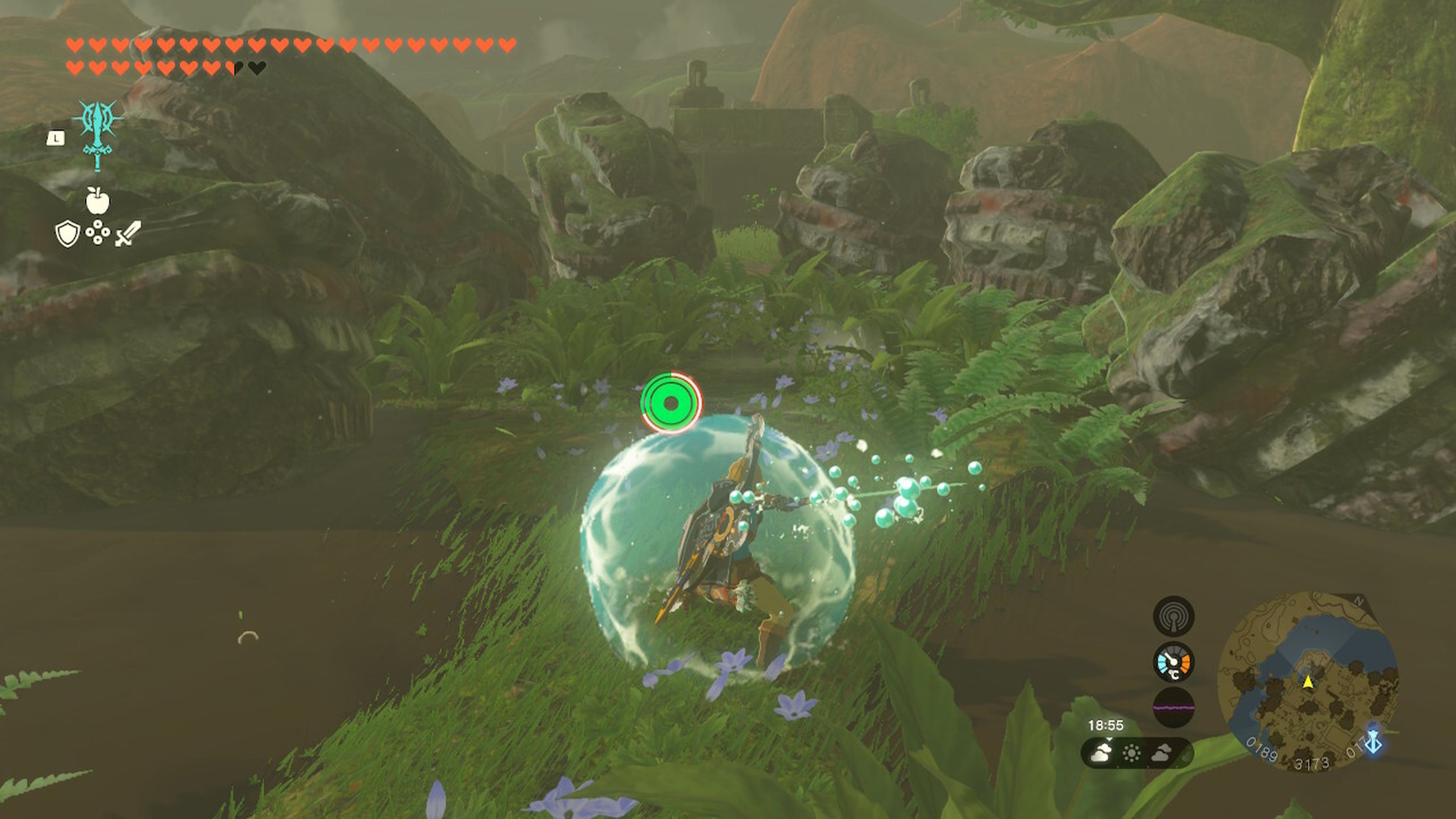Click the weather forecast panel
Viewport: 1456px width, 819px height.
coord(1137,753)
